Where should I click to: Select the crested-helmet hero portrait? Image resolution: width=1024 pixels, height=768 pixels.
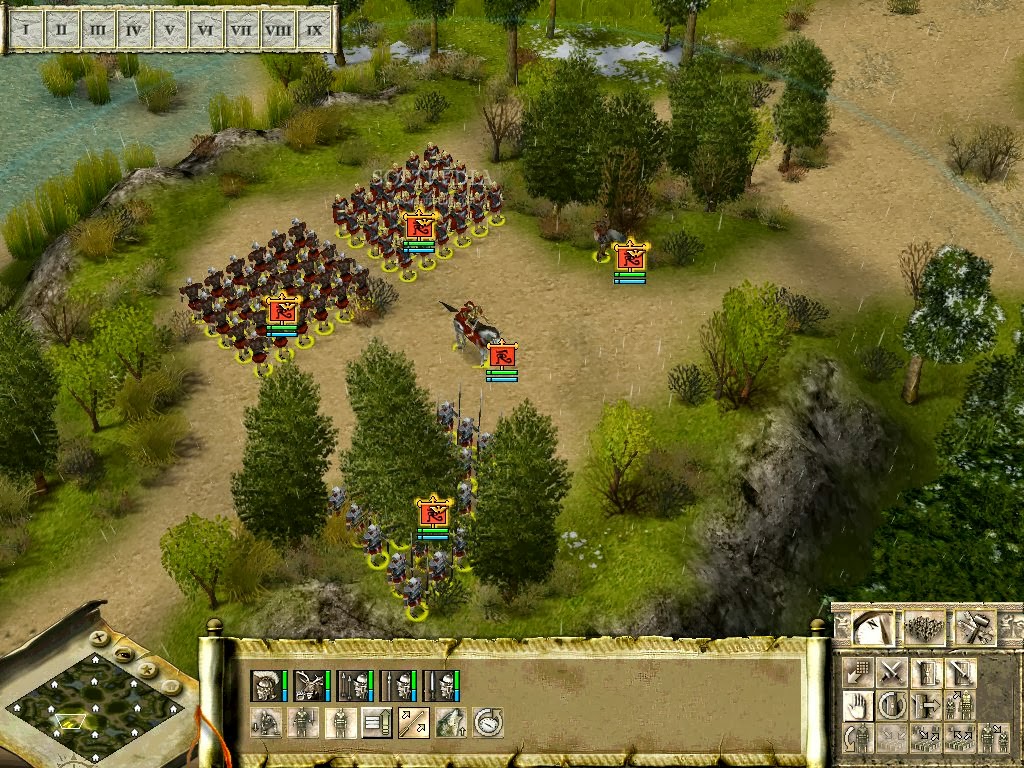tap(266, 685)
